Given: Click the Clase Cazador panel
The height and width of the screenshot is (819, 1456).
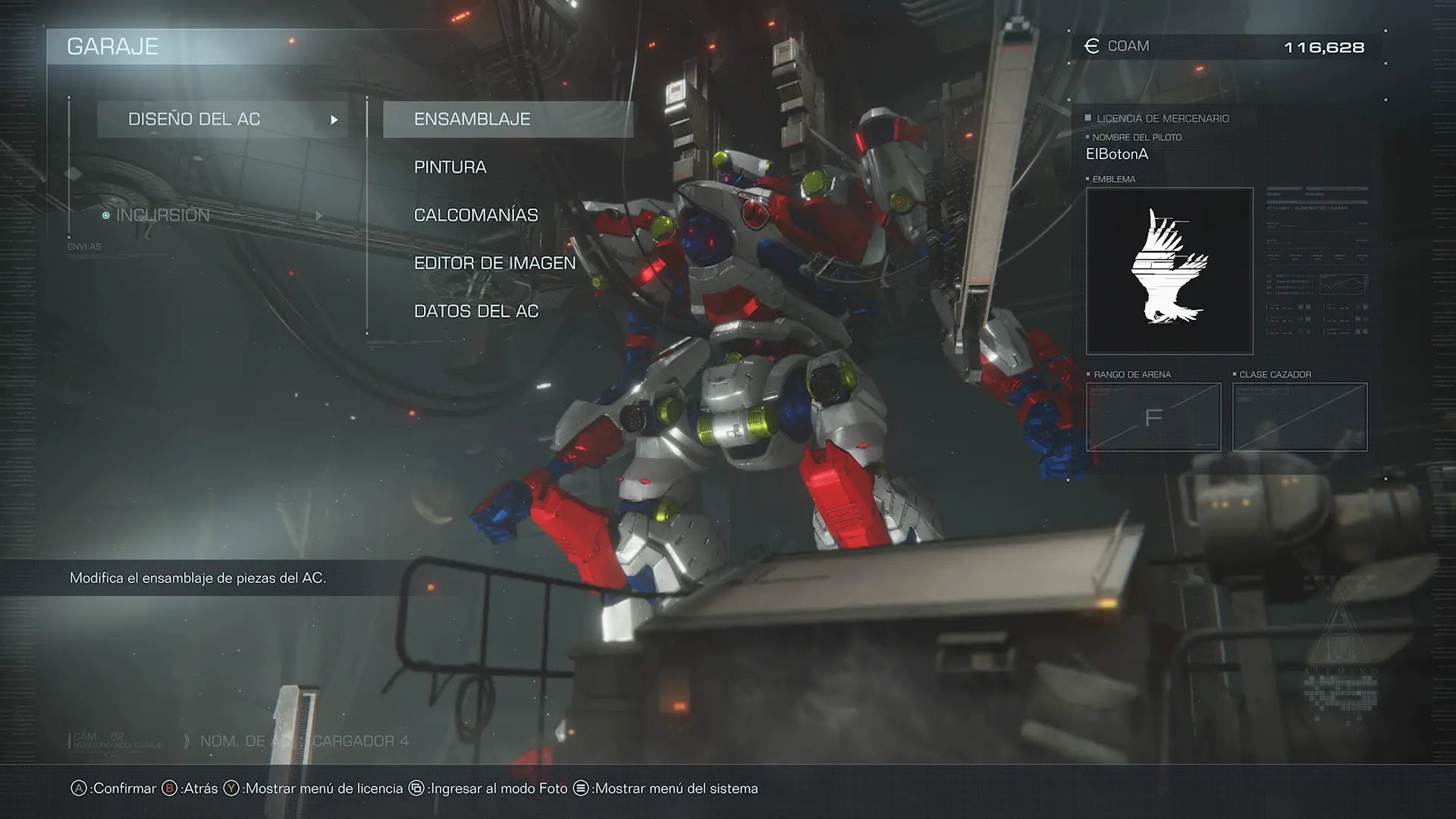Looking at the screenshot, I should 1299,417.
